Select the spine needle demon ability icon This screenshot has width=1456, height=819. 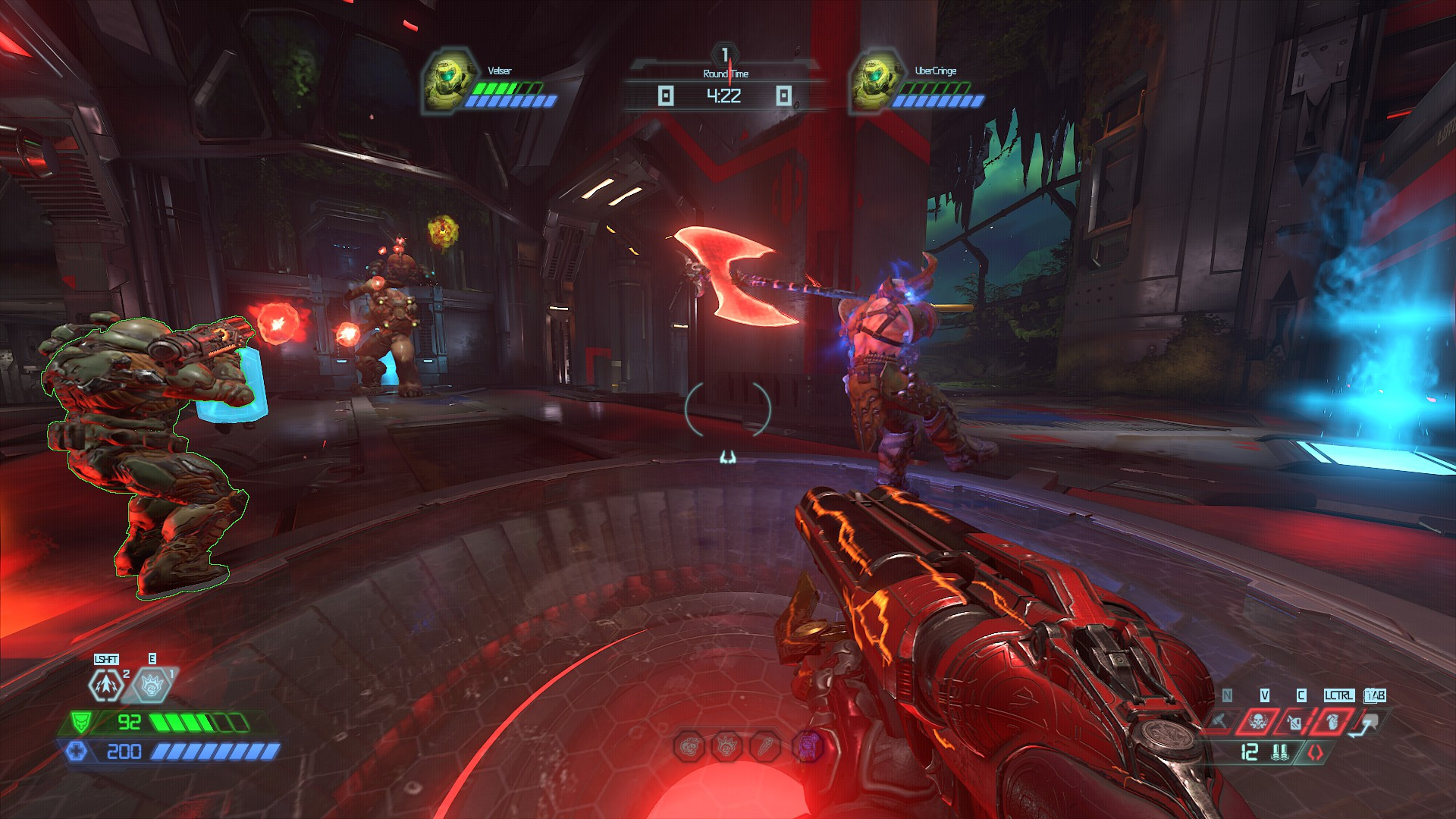(x=766, y=746)
